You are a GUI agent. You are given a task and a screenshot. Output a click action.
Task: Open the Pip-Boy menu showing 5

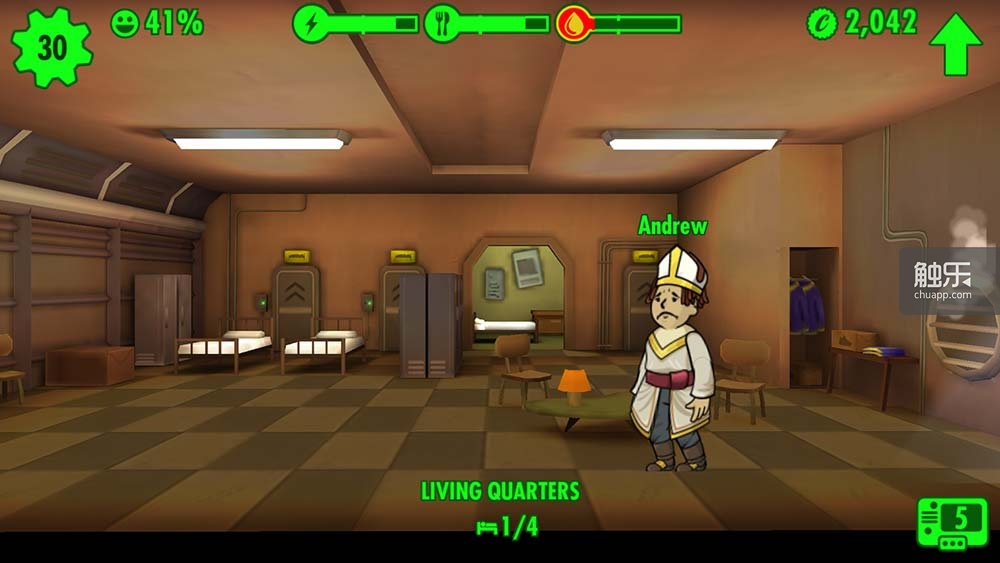[951, 522]
